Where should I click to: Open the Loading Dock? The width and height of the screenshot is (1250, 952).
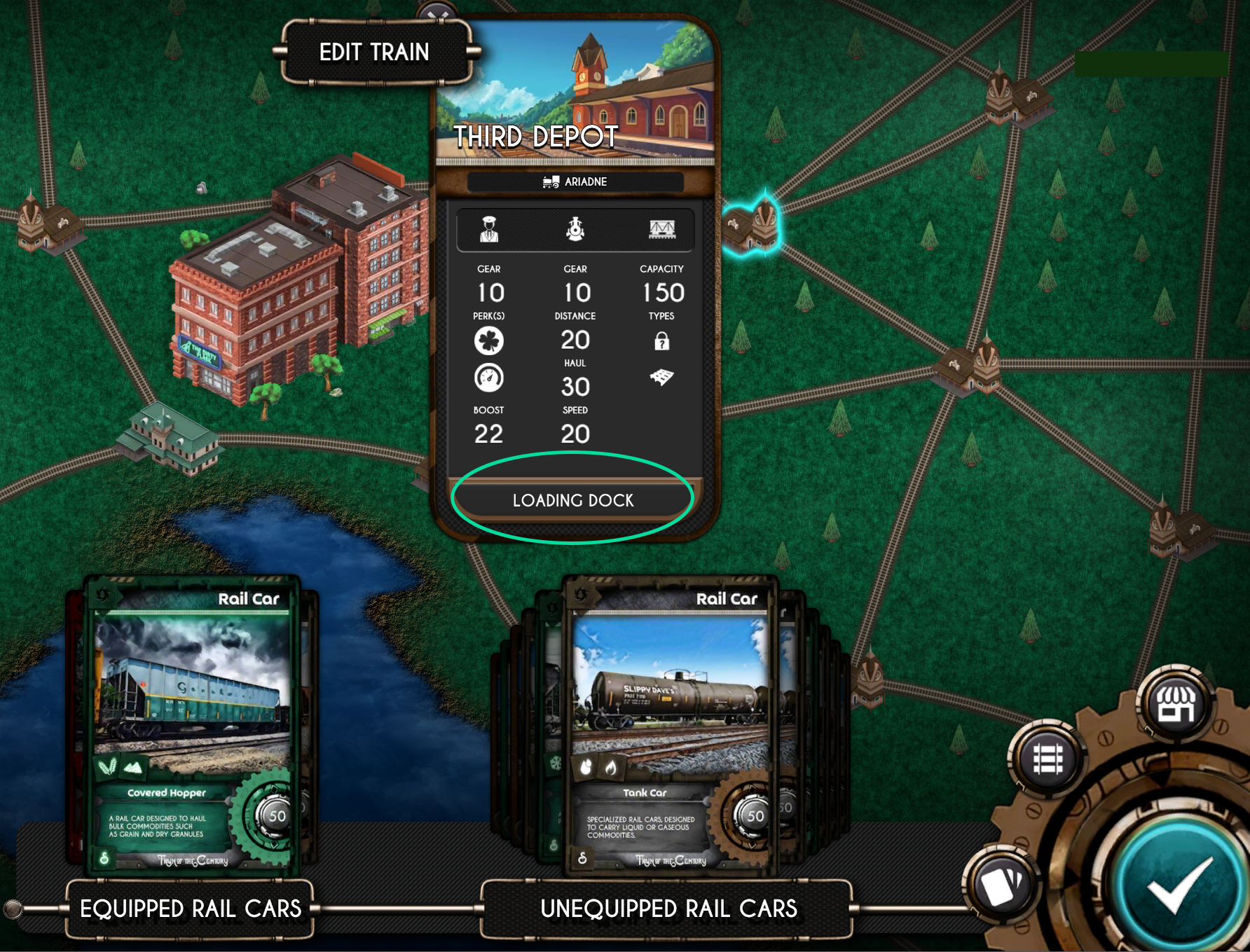coord(572,500)
